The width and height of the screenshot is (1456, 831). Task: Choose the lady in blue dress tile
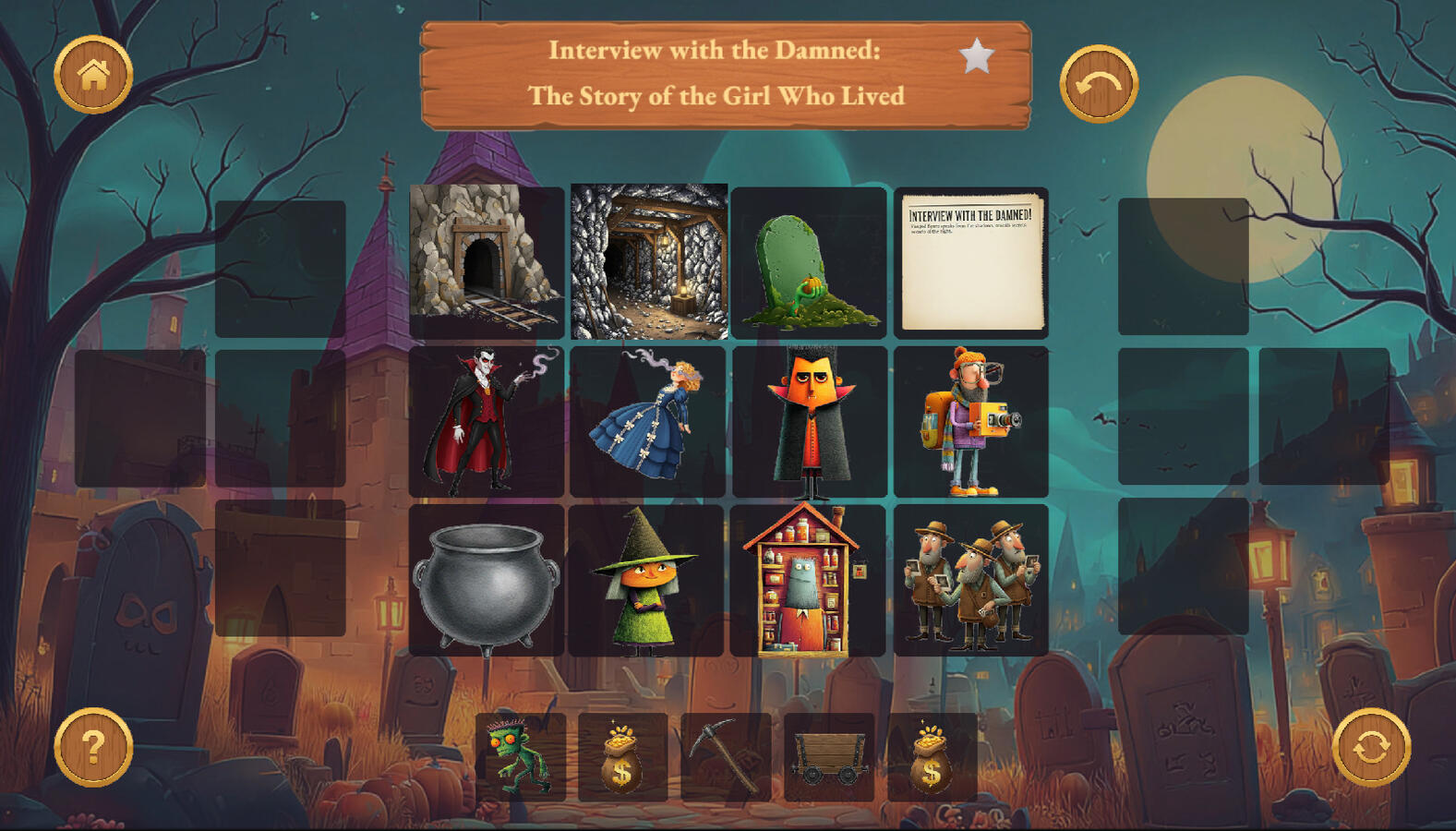pyautogui.click(x=648, y=421)
